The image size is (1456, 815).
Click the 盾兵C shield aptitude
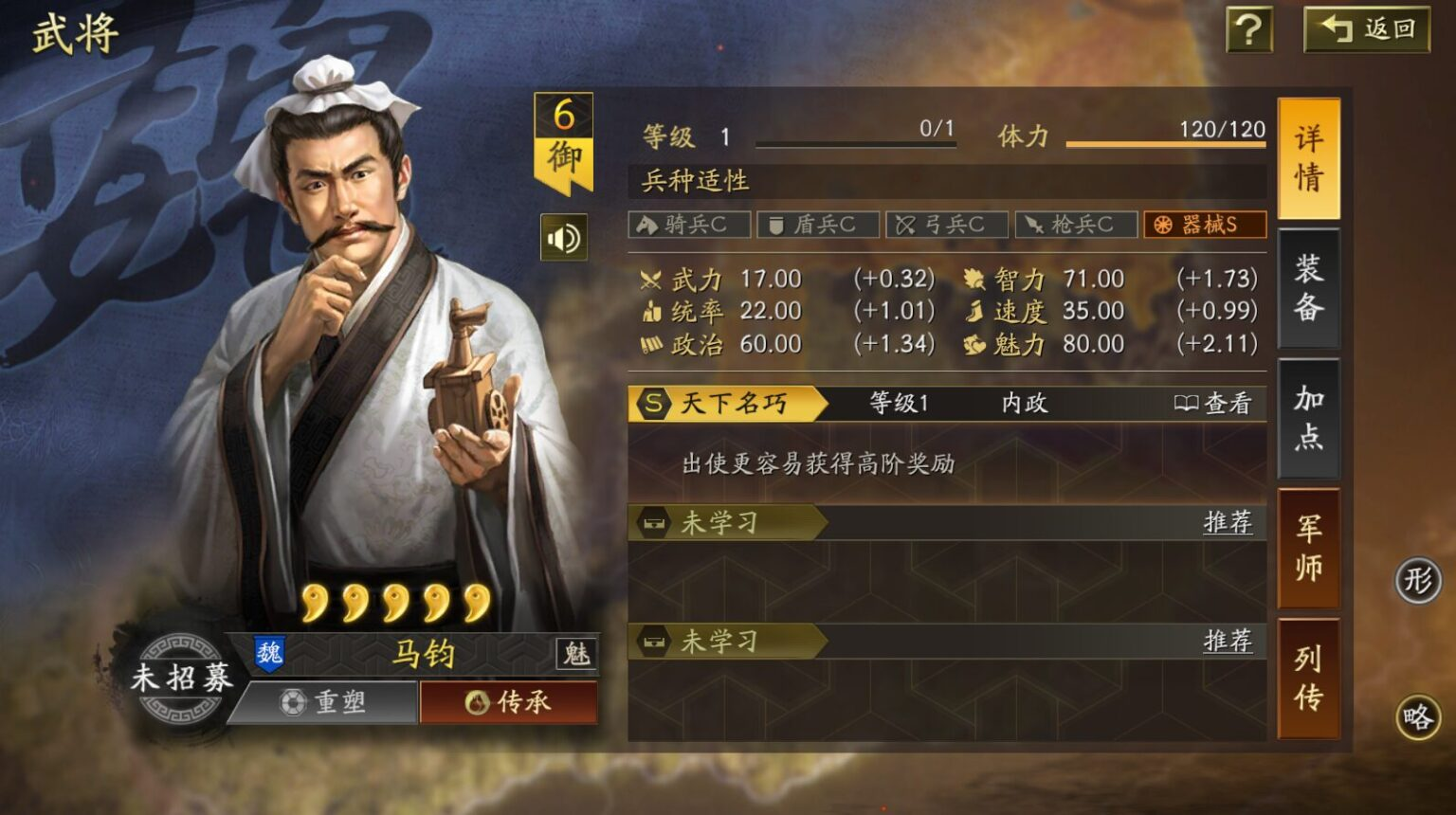coord(818,225)
